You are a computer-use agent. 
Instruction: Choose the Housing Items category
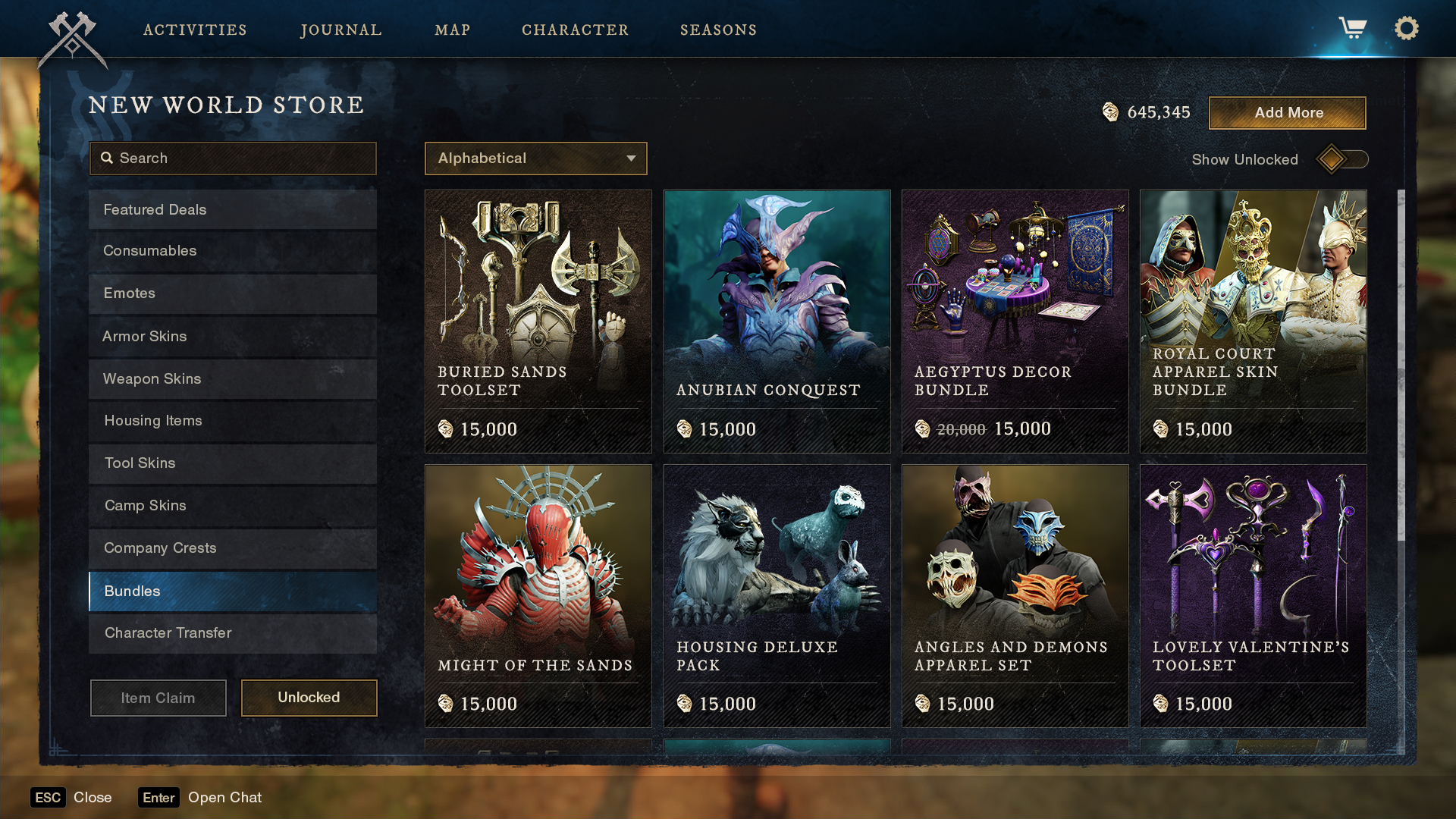pyautogui.click(x=232, y=421)
